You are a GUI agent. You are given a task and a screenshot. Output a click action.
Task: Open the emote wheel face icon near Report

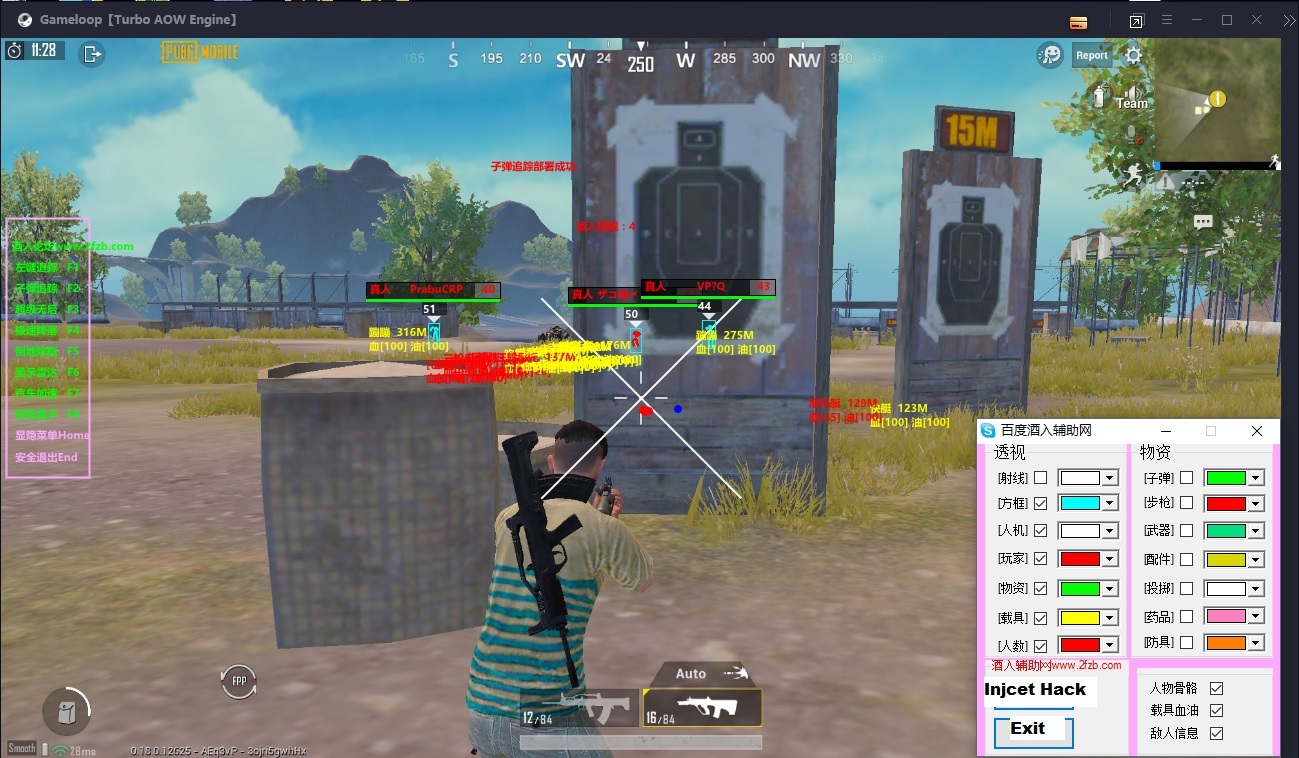point(1050,55)
